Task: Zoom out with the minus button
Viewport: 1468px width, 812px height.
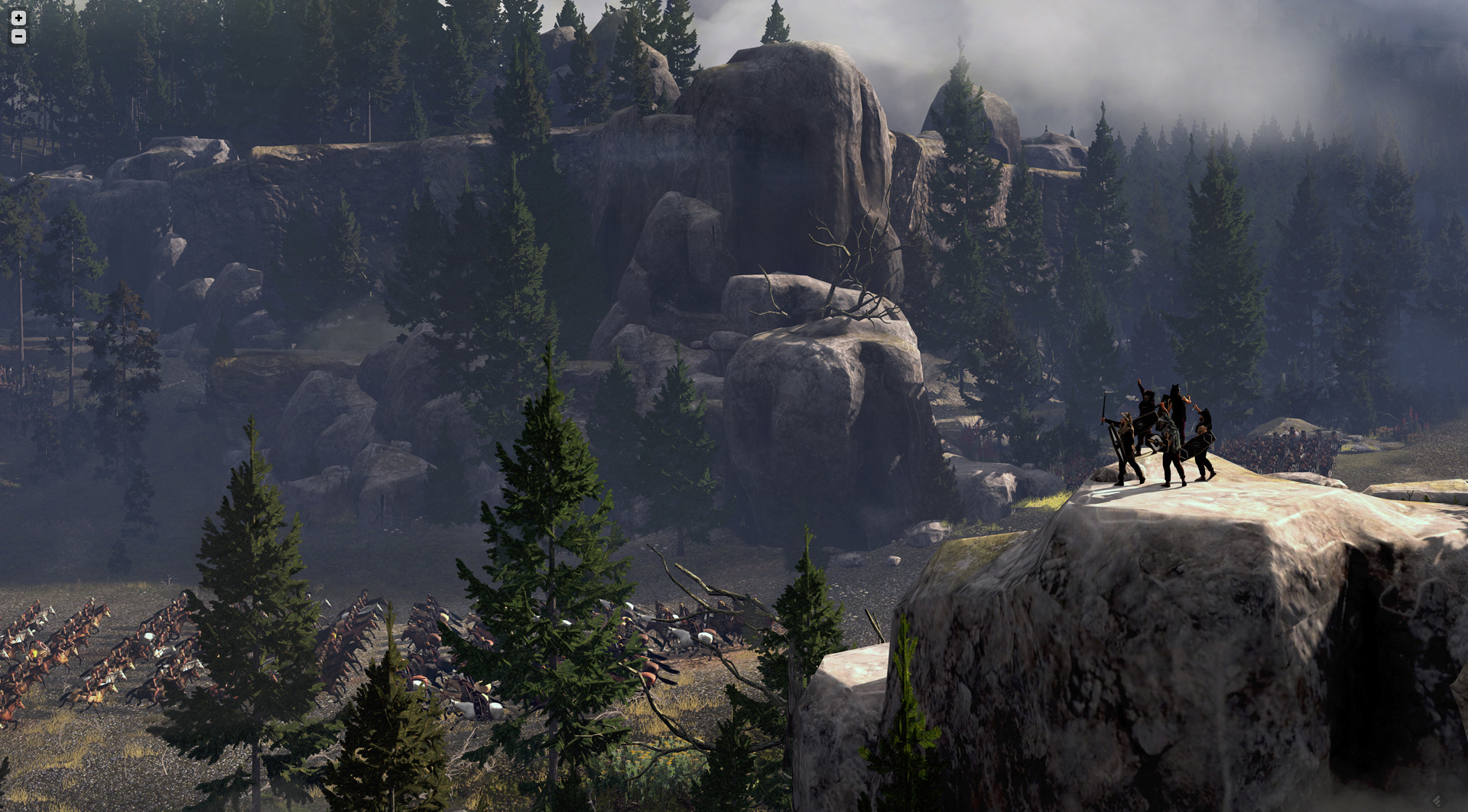Action: [x=18, y=37]
